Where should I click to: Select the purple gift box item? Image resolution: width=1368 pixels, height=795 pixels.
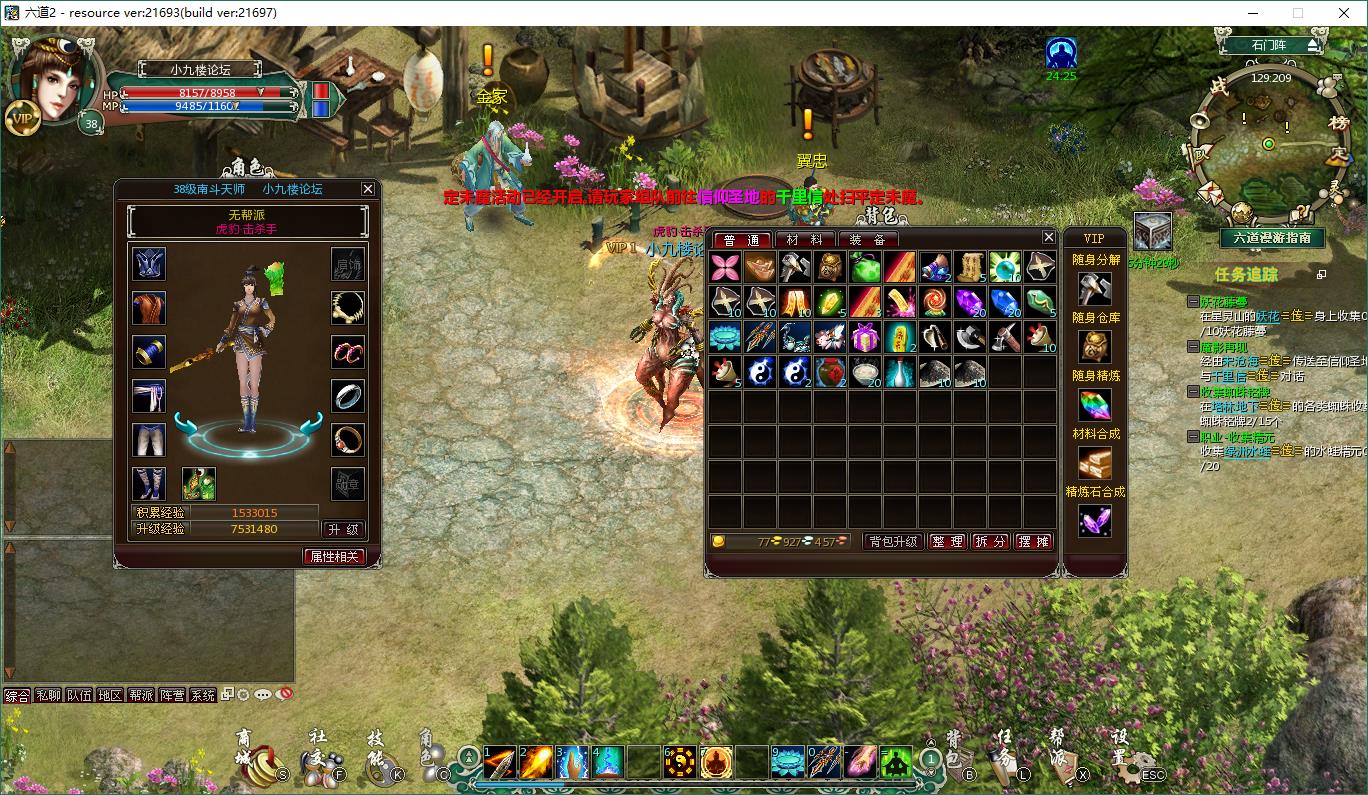pos(864,337)
